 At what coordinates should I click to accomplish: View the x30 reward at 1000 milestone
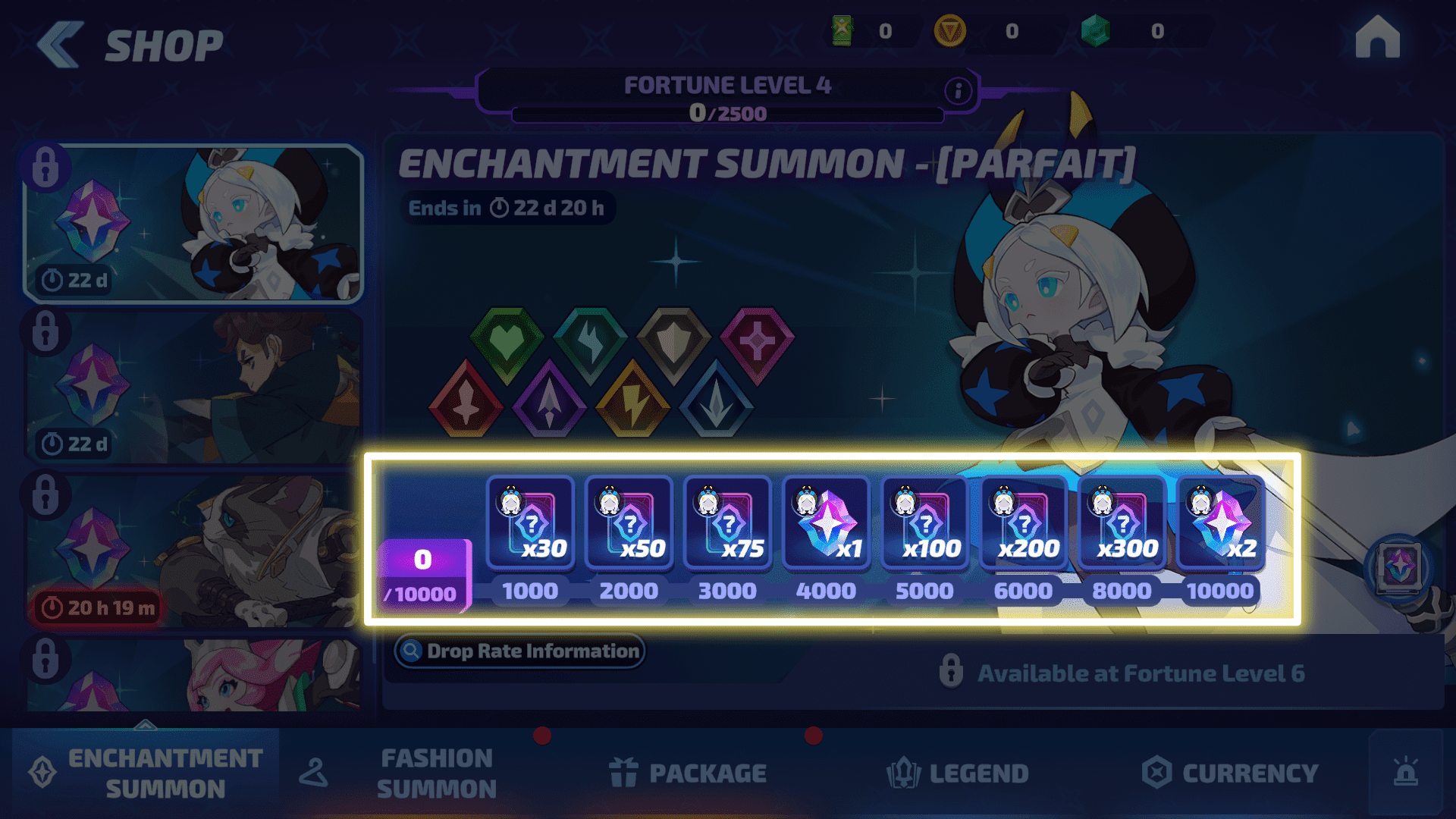(530, 523)
